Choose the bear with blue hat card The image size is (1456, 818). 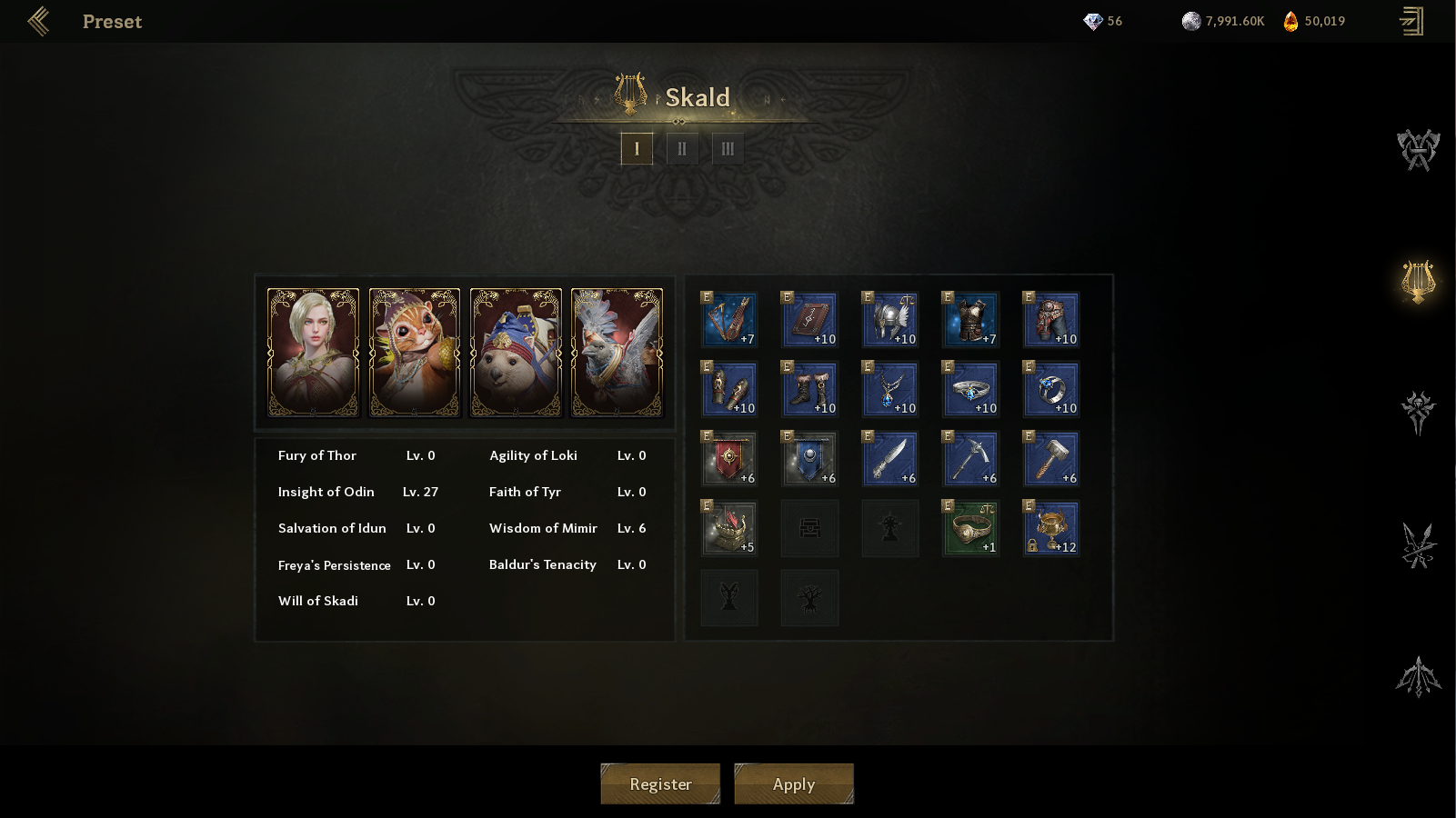point(516,353)
